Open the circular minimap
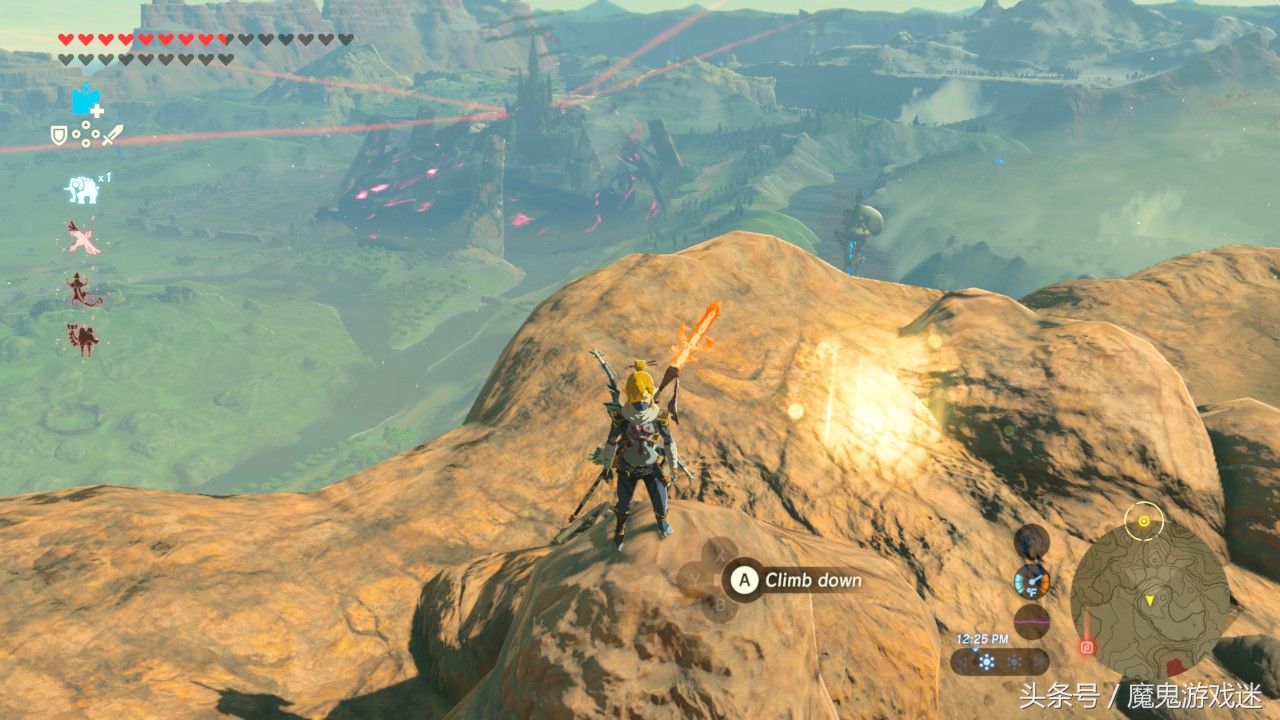 [1149, 601]
